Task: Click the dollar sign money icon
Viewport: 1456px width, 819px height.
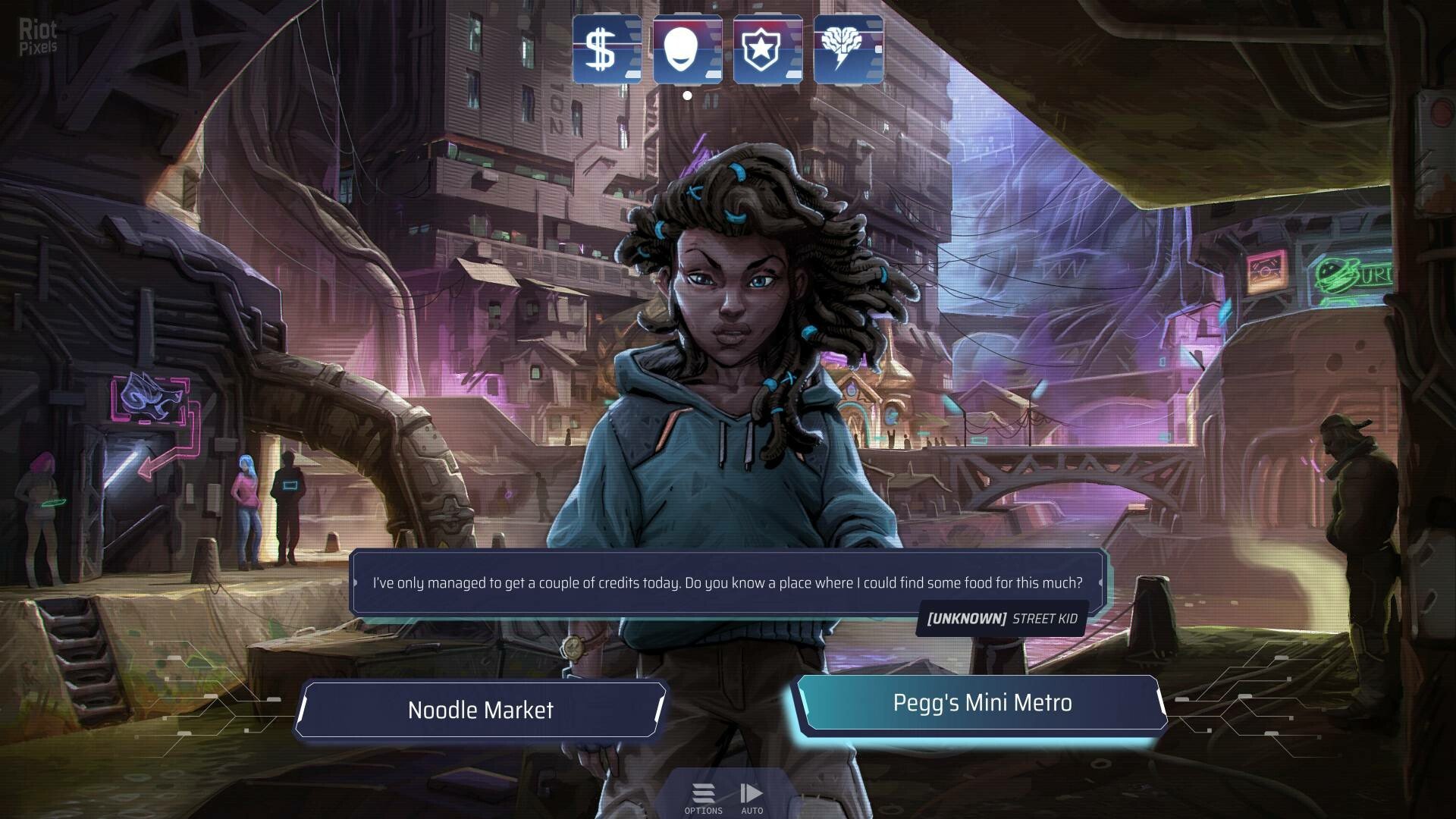Action: [x=606, y=49]
